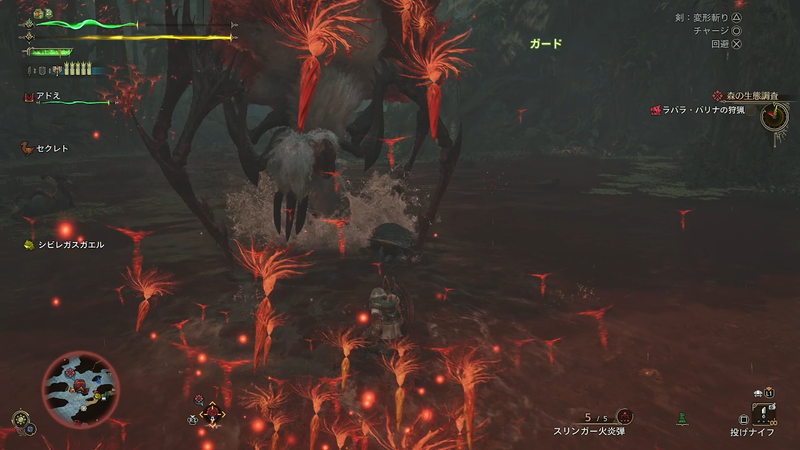
Task: Click the quest timer clock dial
Action: click(x=773, y=117)
